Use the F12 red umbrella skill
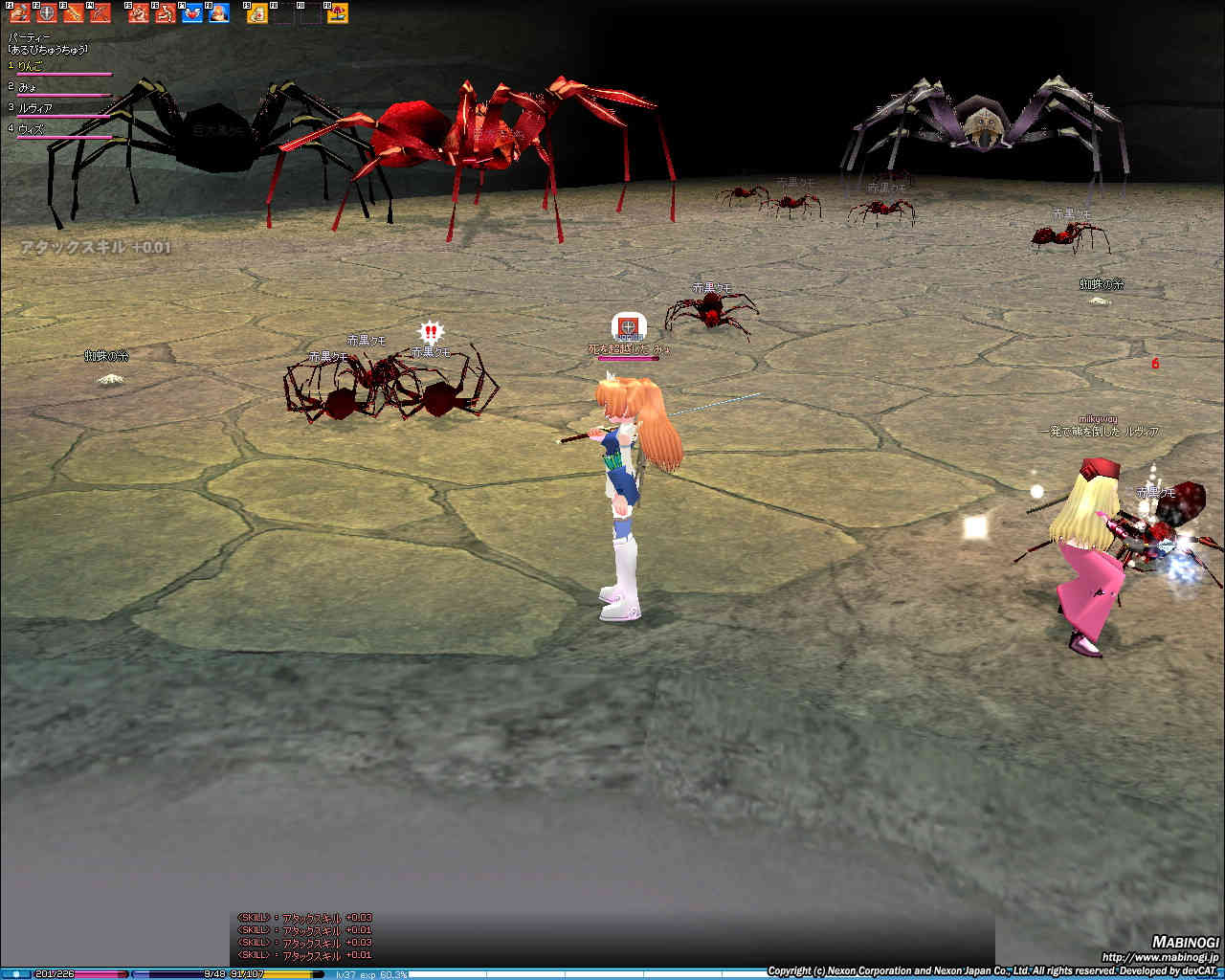The image size is (1225, 980). (x=338, y=13)
